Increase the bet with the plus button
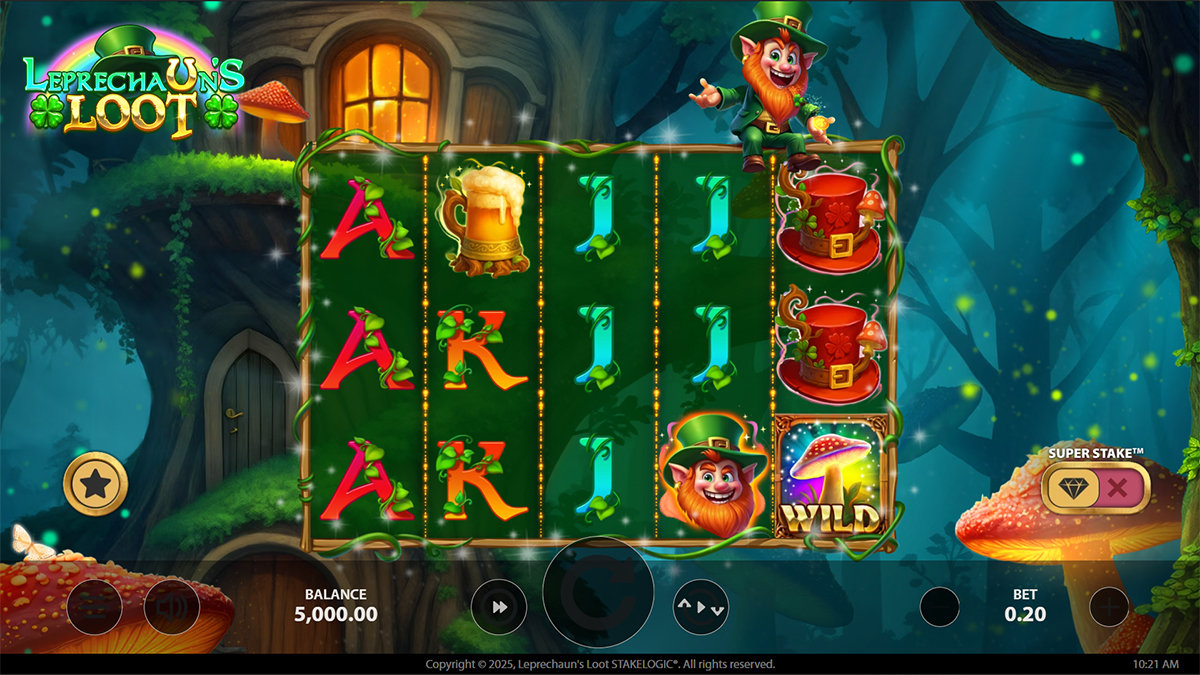This screenshot has width=1200, height=675. coord(1108,607)
